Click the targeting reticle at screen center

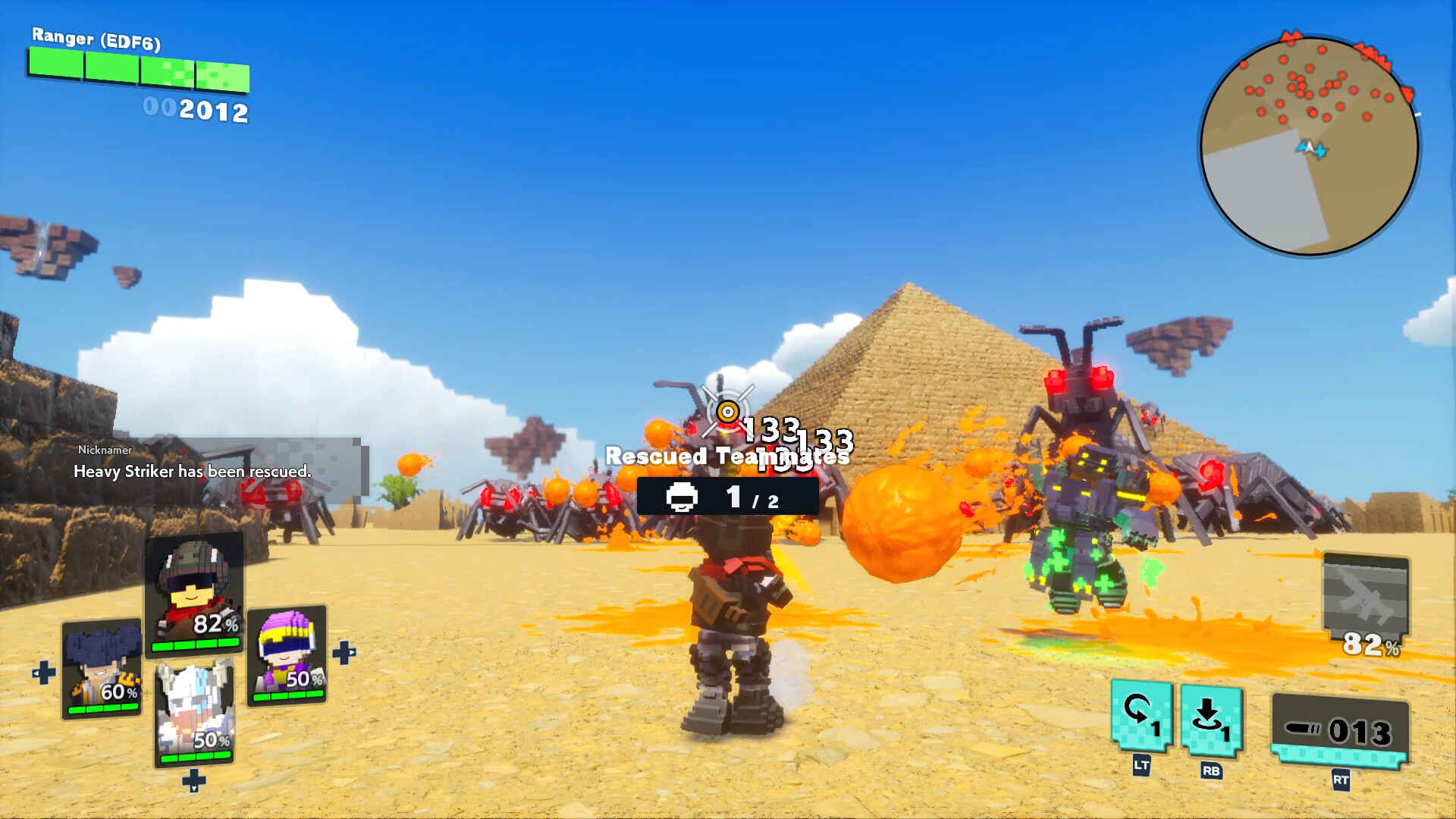(x=726, y=409)
